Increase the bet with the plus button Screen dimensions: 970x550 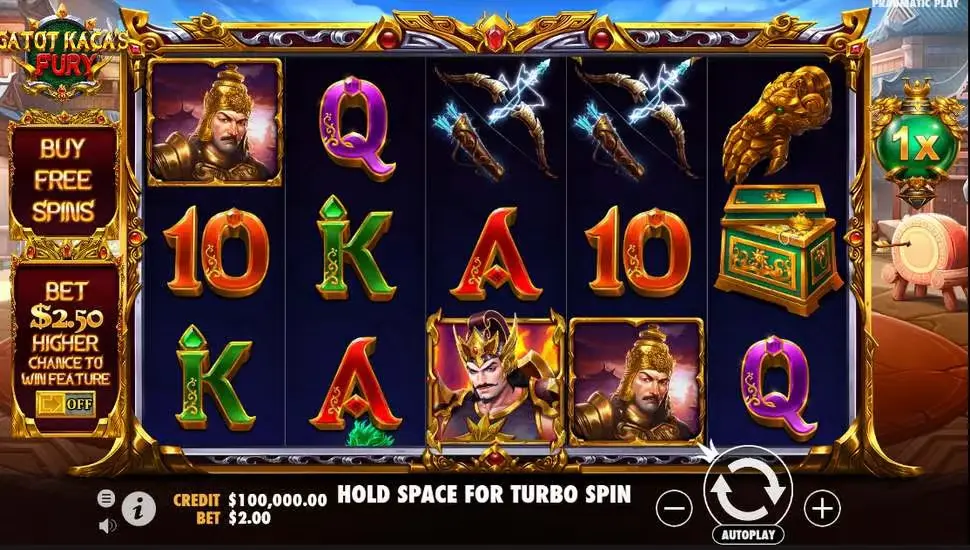[x=822, y=509]
